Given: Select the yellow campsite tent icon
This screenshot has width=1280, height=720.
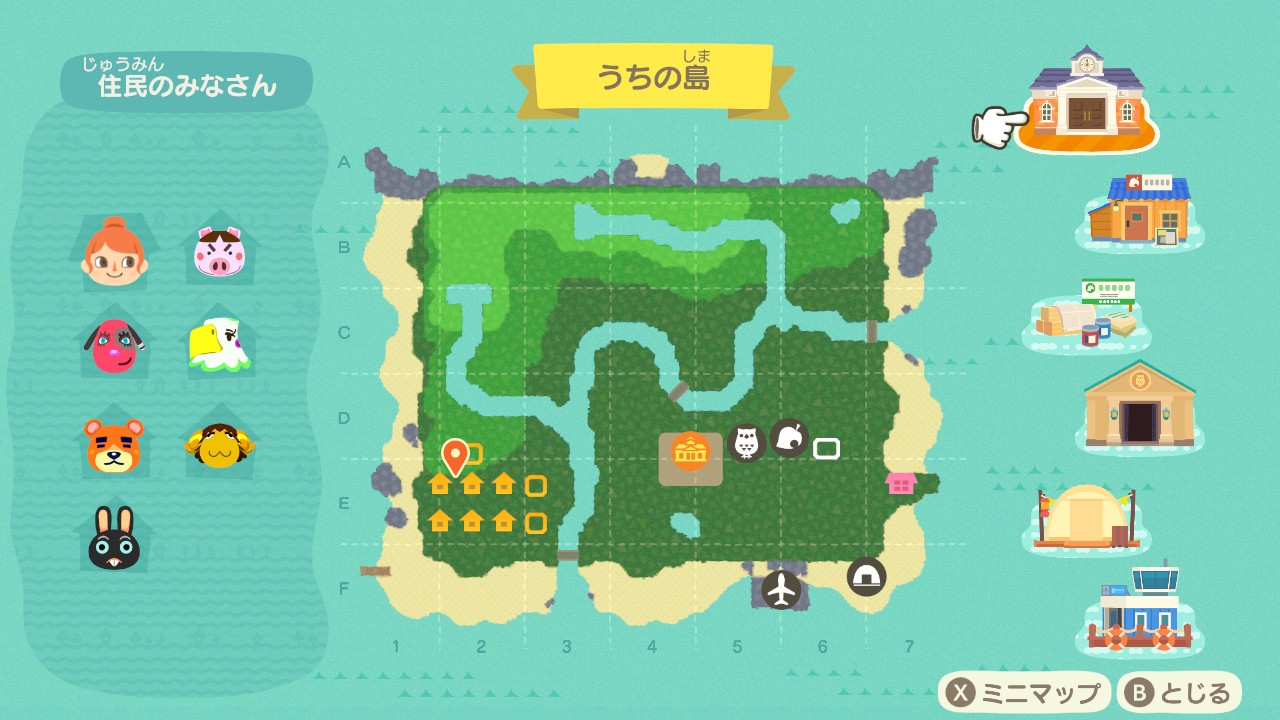Looking at the screenshot, I should point(1086,515).
